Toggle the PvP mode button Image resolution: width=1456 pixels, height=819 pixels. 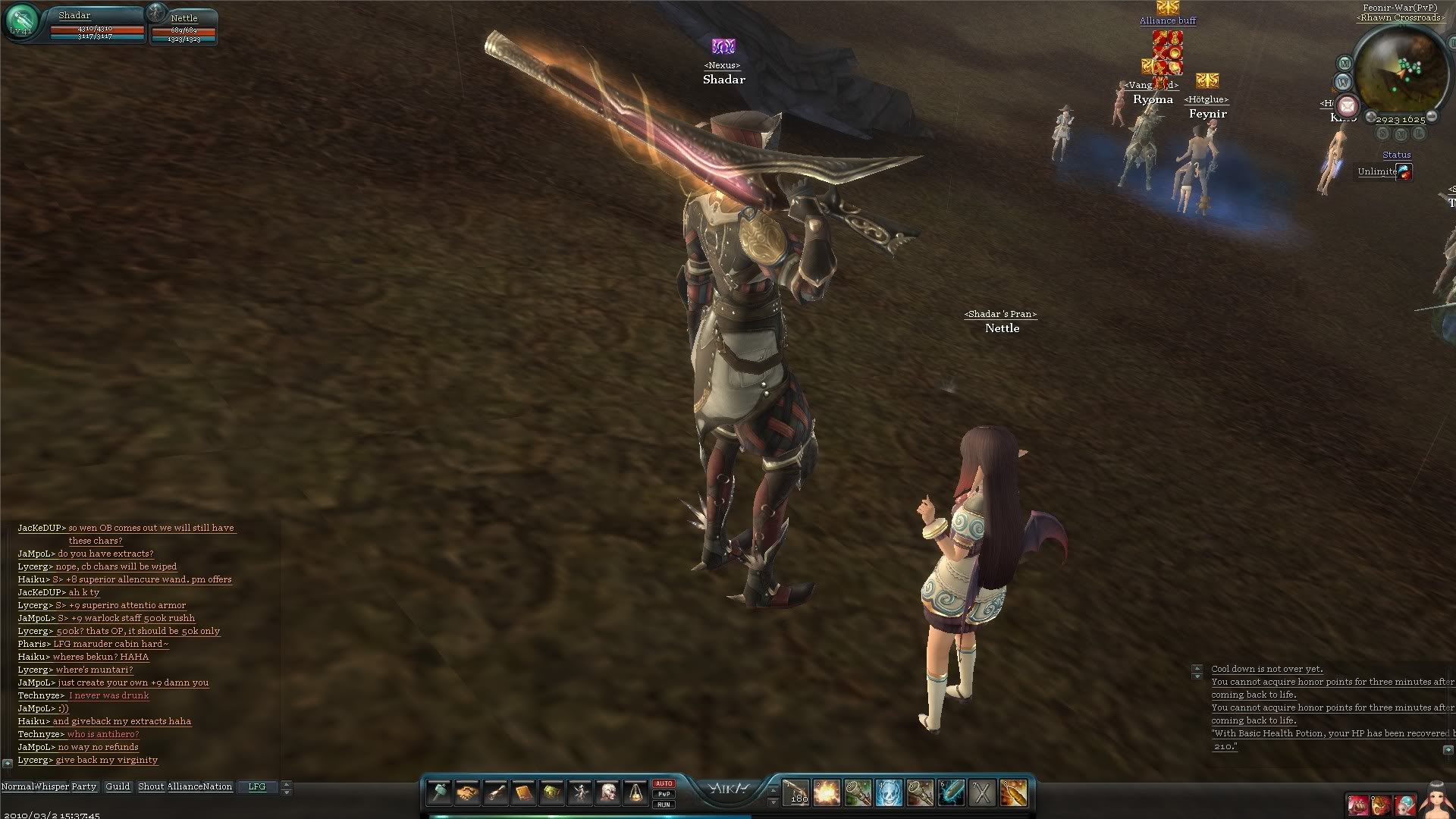tap(664, 794)
